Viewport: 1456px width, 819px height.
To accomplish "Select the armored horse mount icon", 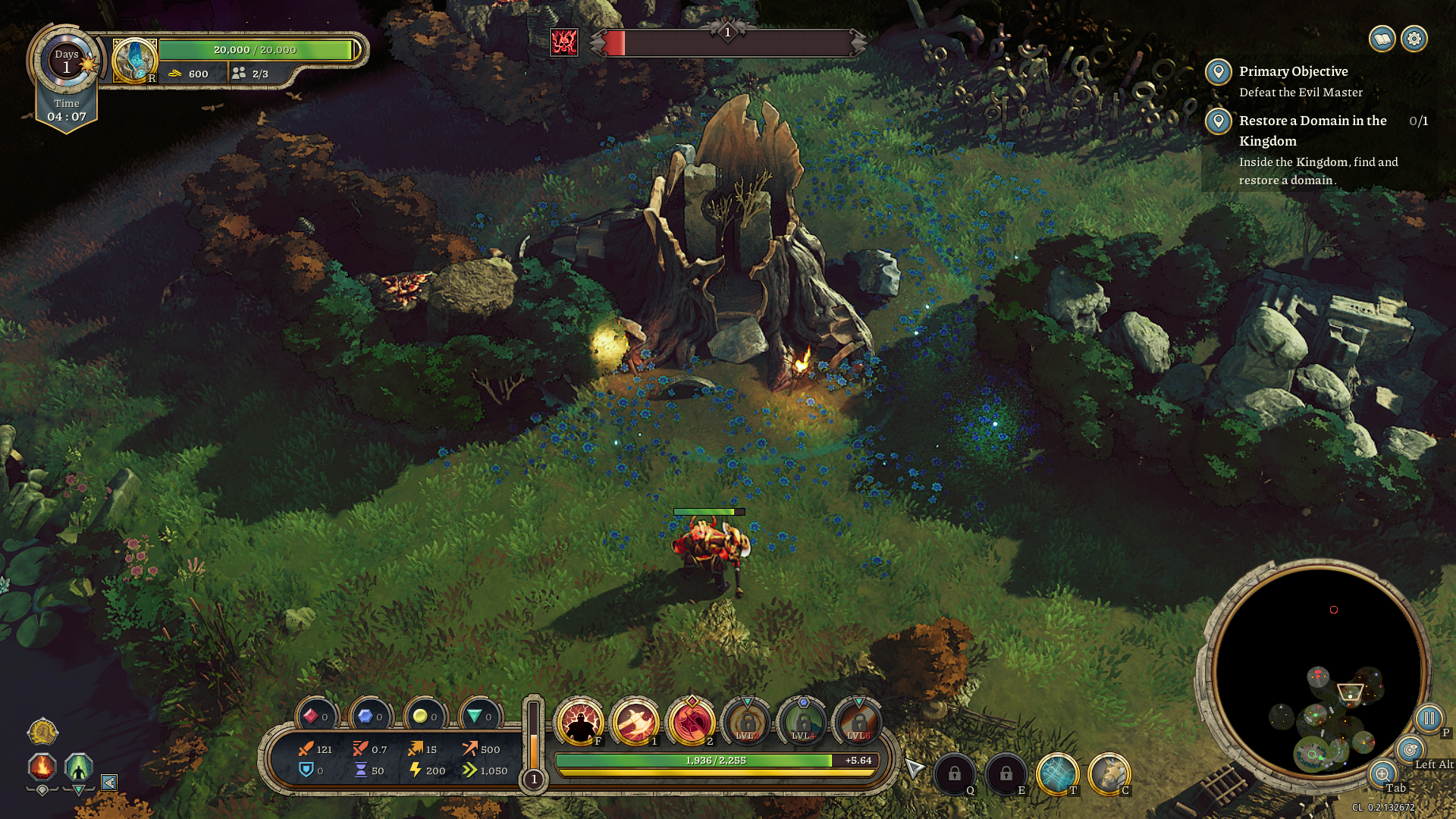I will tap(1109, 774).
